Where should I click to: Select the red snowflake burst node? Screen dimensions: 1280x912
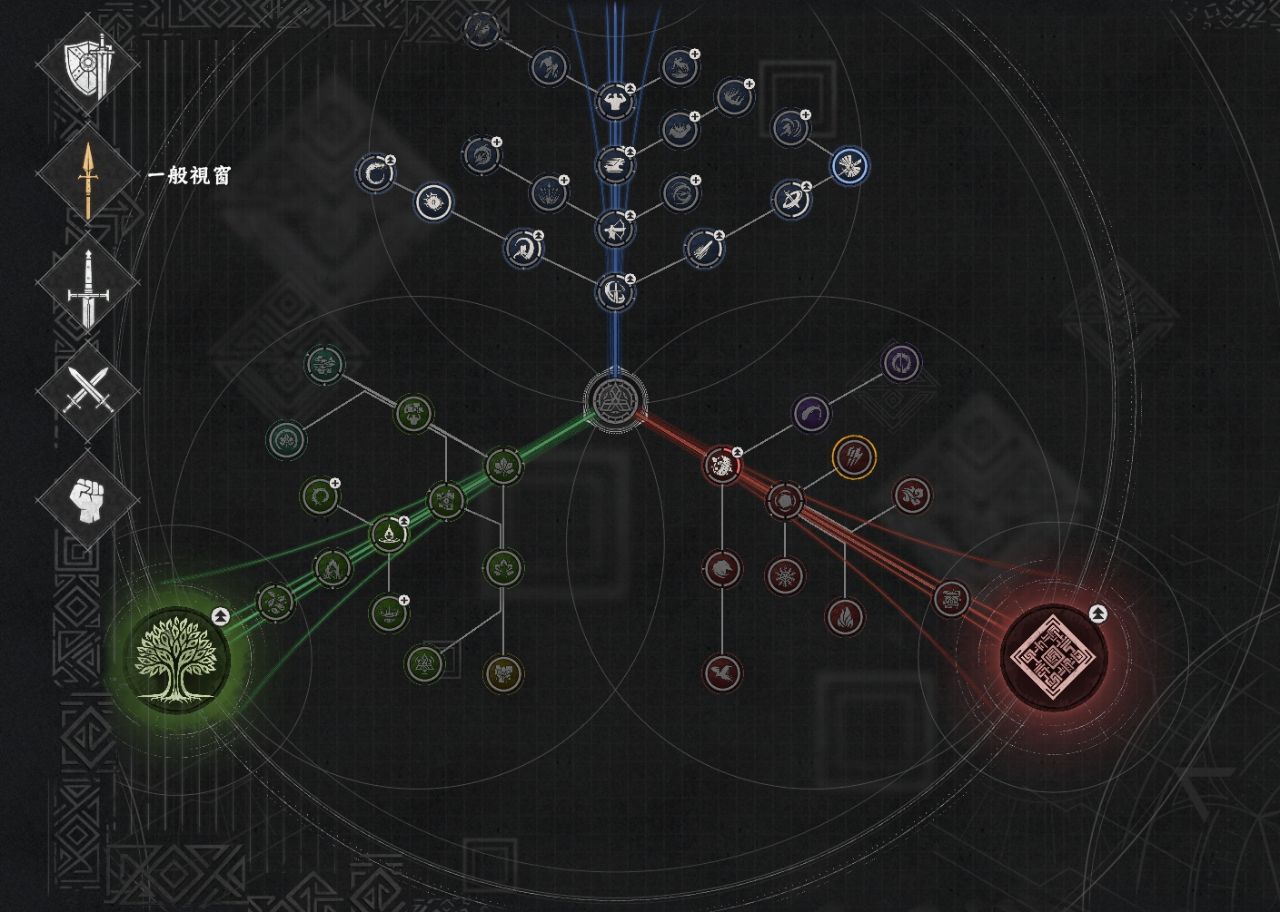point(785,575)
